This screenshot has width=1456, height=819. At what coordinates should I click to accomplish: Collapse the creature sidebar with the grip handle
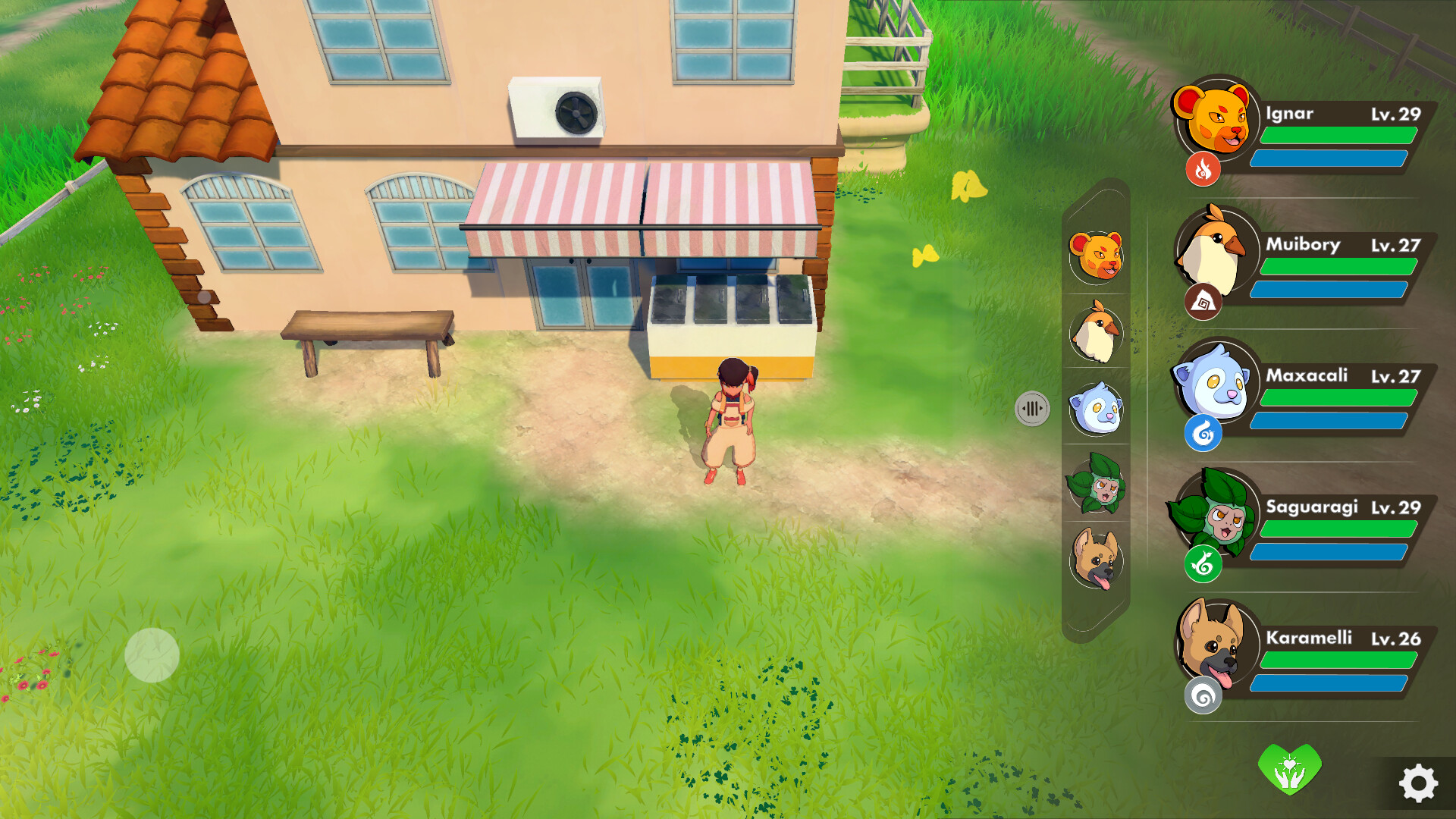click(x=1033, y=406)
